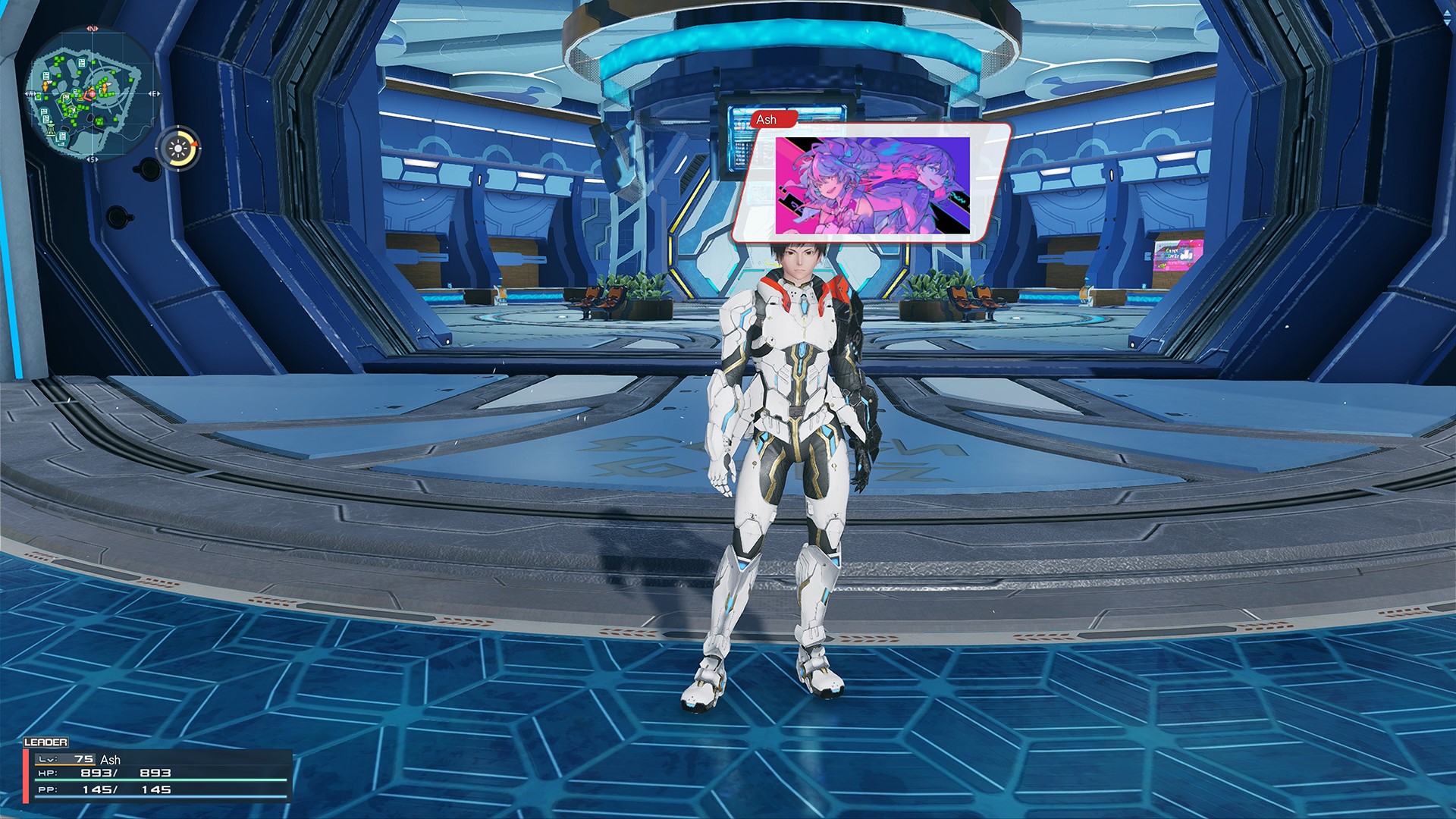Screen dimensions: 1456x819
Task: Click a green item box icon on the minimap
Action: (55, 60)
